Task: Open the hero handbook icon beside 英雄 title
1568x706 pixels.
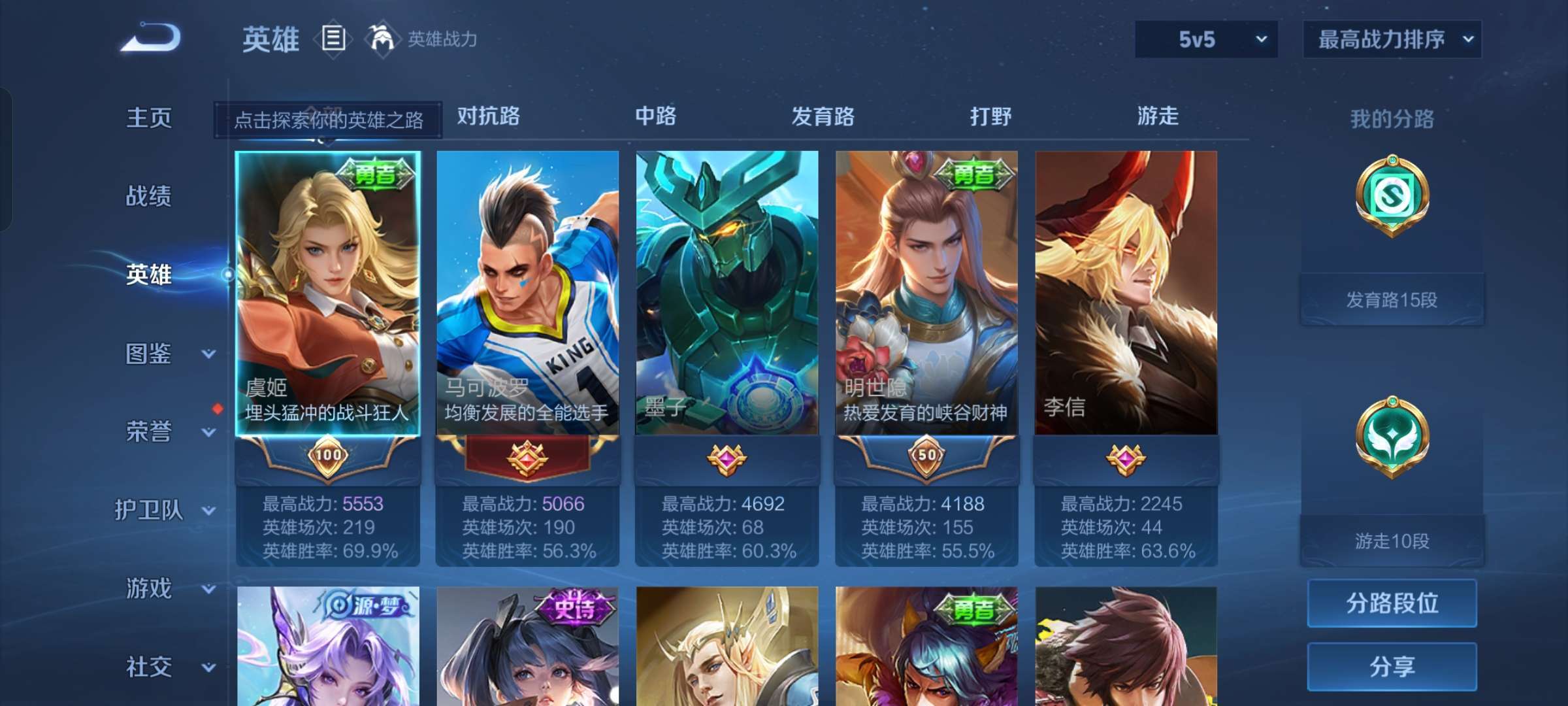Action: 334,39
